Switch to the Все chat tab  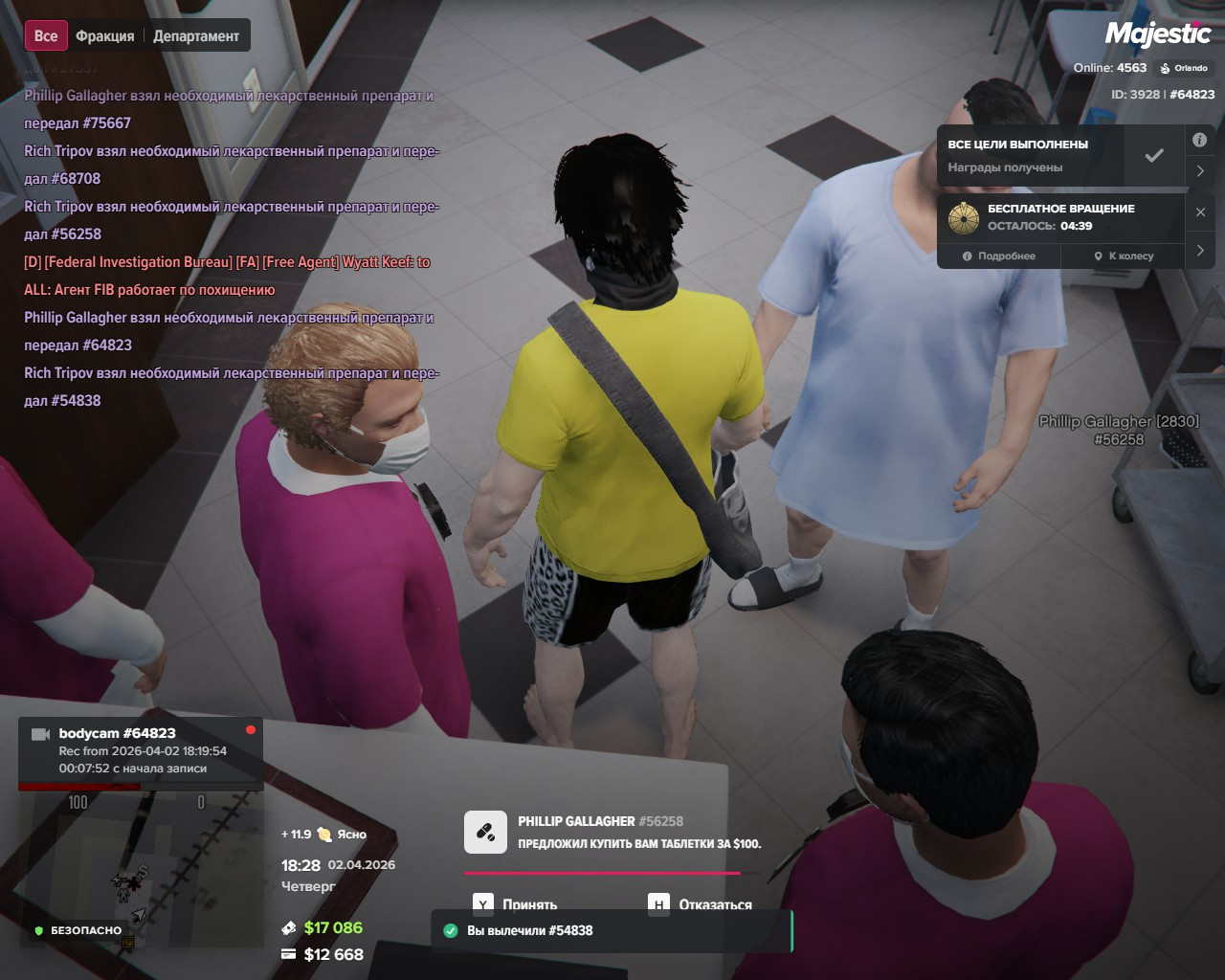tap(46, 36)
